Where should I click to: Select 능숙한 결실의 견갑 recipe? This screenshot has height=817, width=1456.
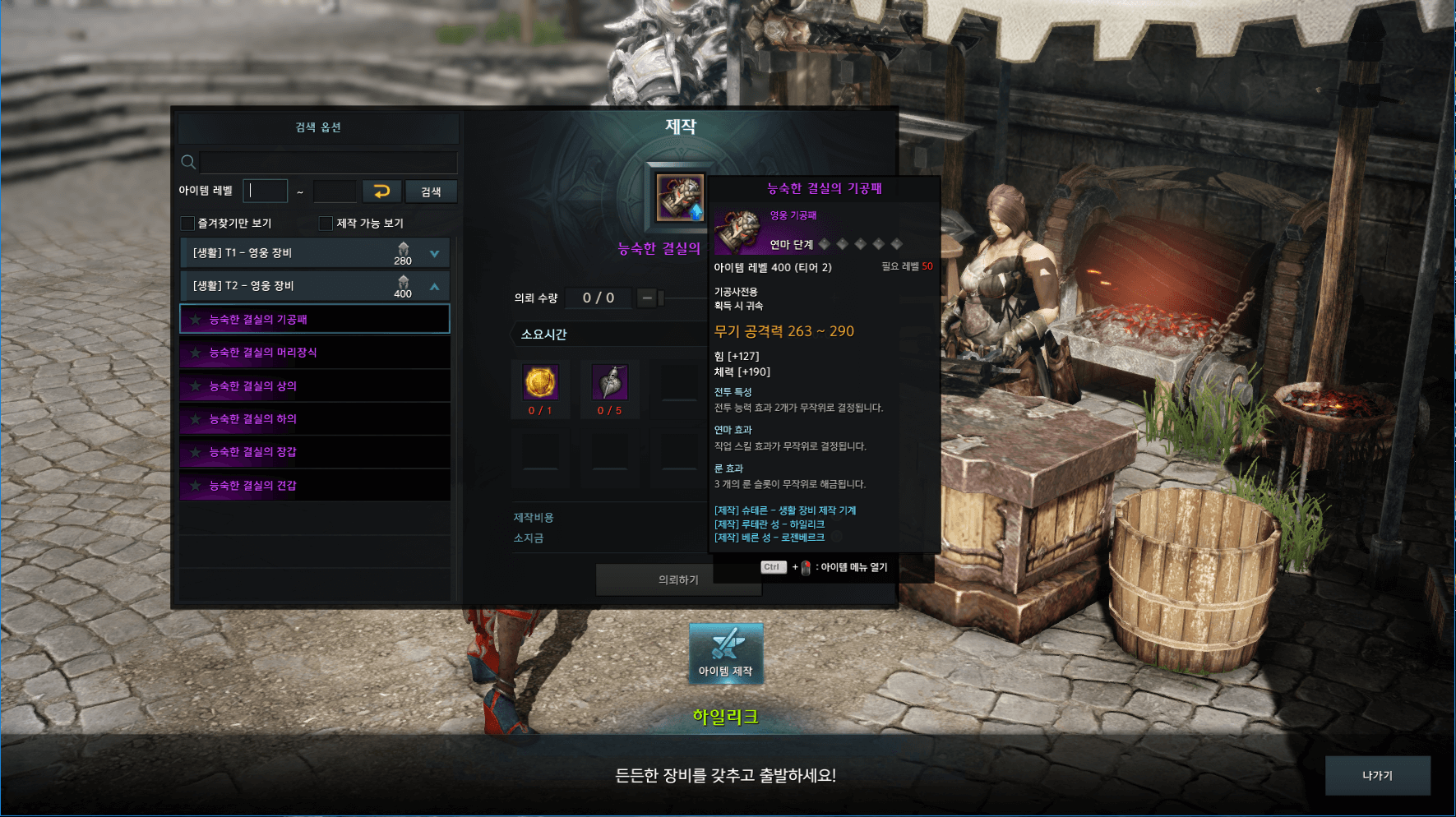pos(315,486)
